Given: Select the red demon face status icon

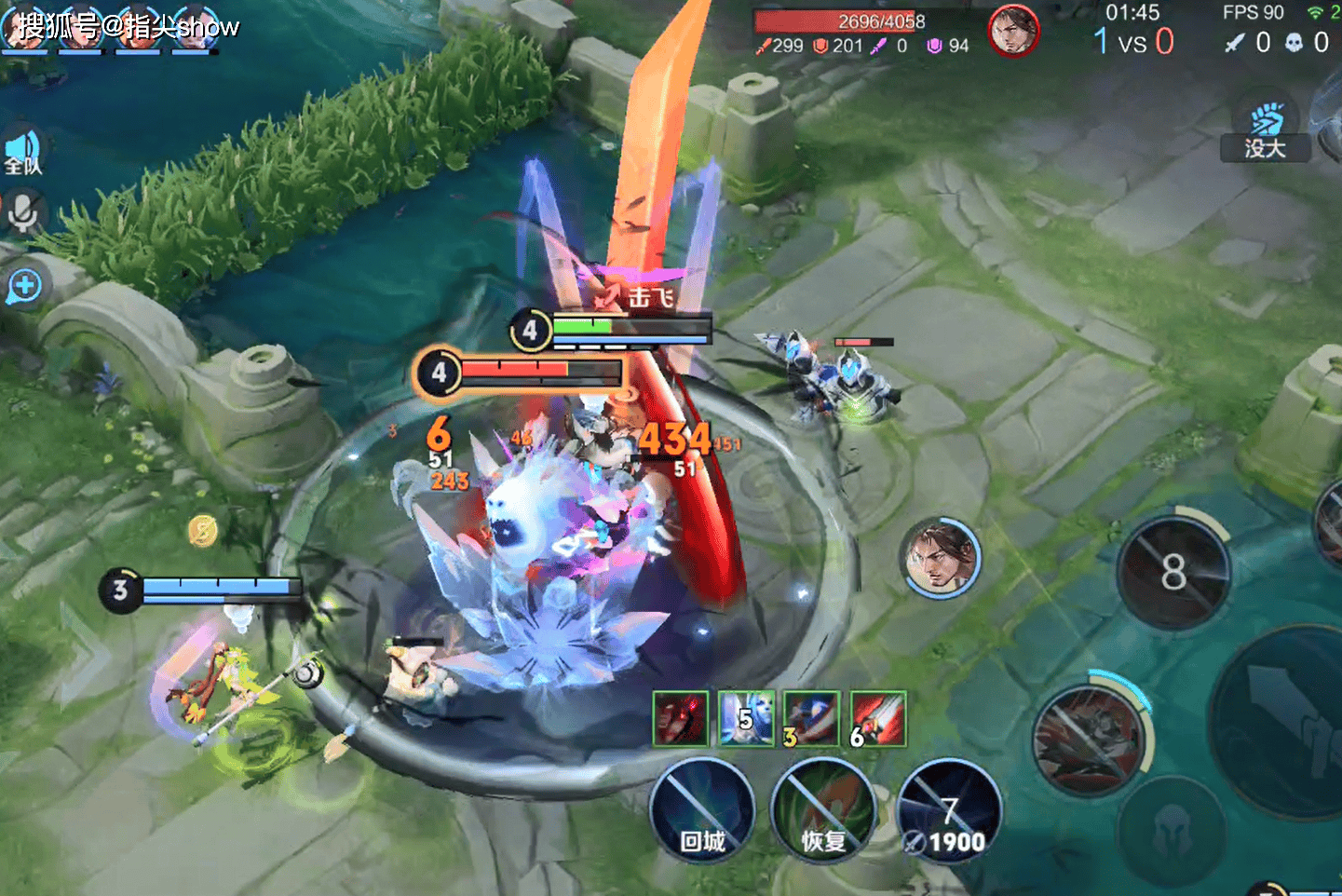Looking at the screenshot, I should coord(681,718).
